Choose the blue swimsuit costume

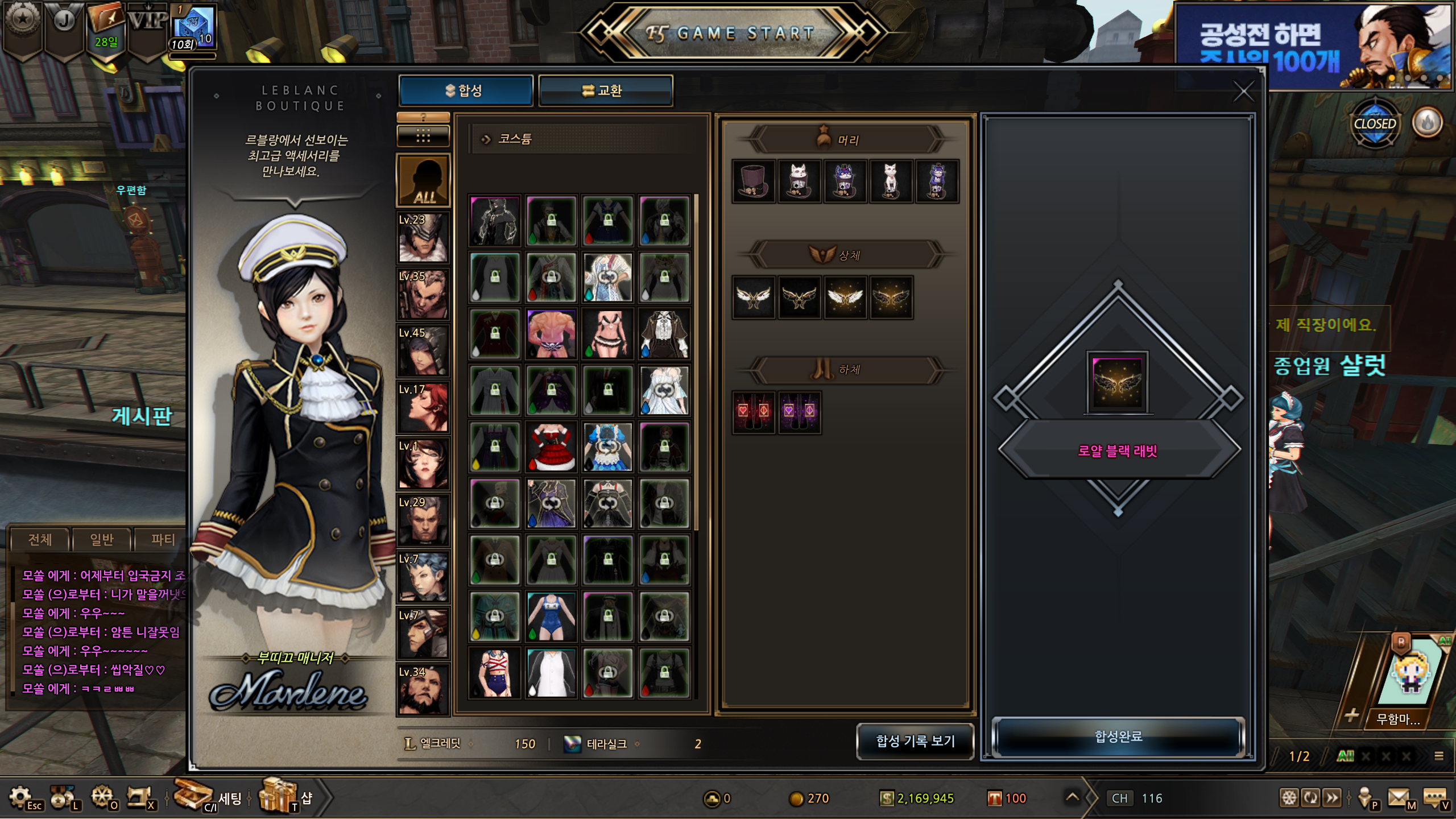tap(551, 617)
